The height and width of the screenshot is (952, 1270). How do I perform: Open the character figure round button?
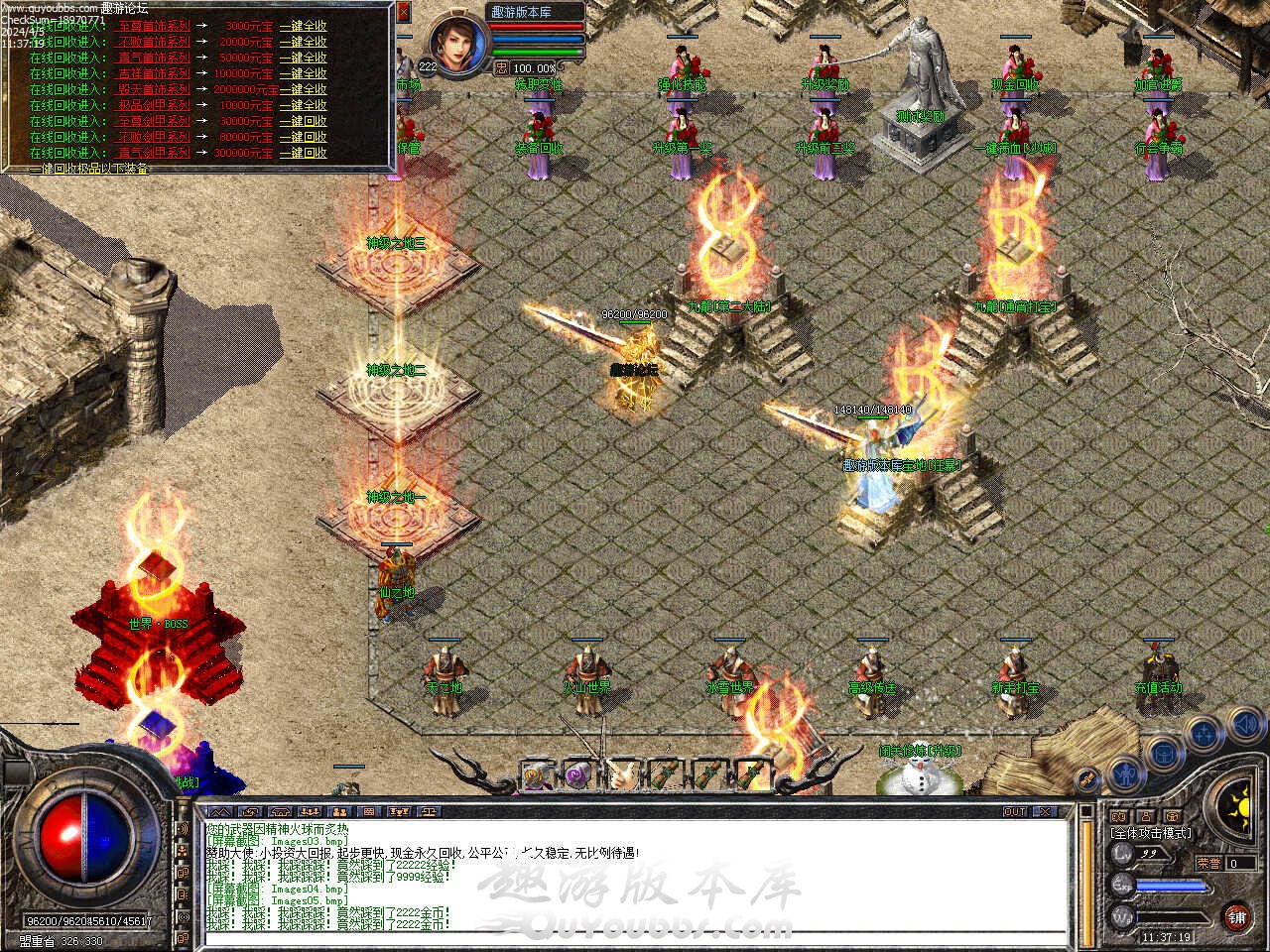click(1123, 772)
